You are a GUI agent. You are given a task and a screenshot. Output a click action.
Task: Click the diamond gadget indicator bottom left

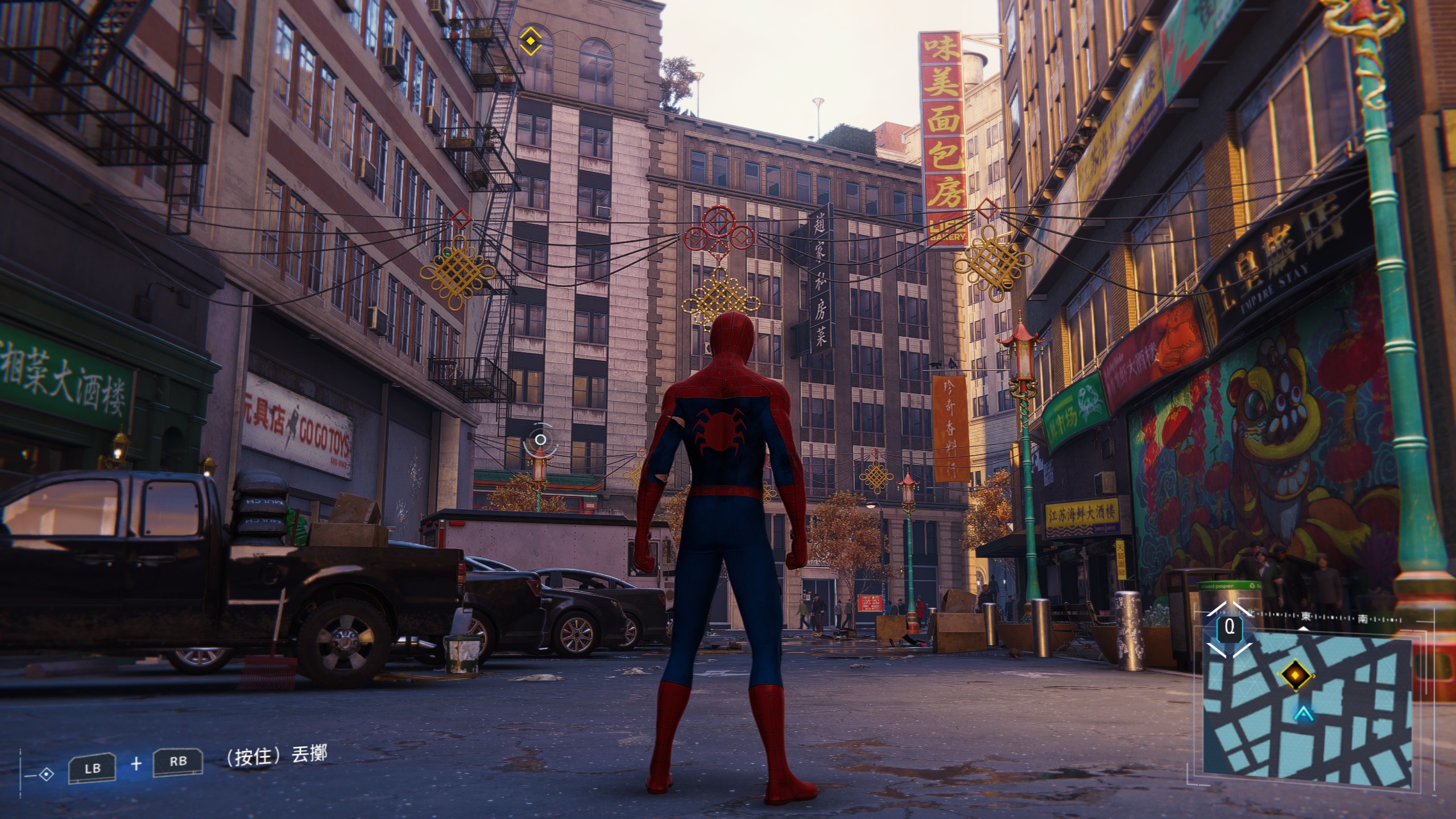tap(46, 775)
